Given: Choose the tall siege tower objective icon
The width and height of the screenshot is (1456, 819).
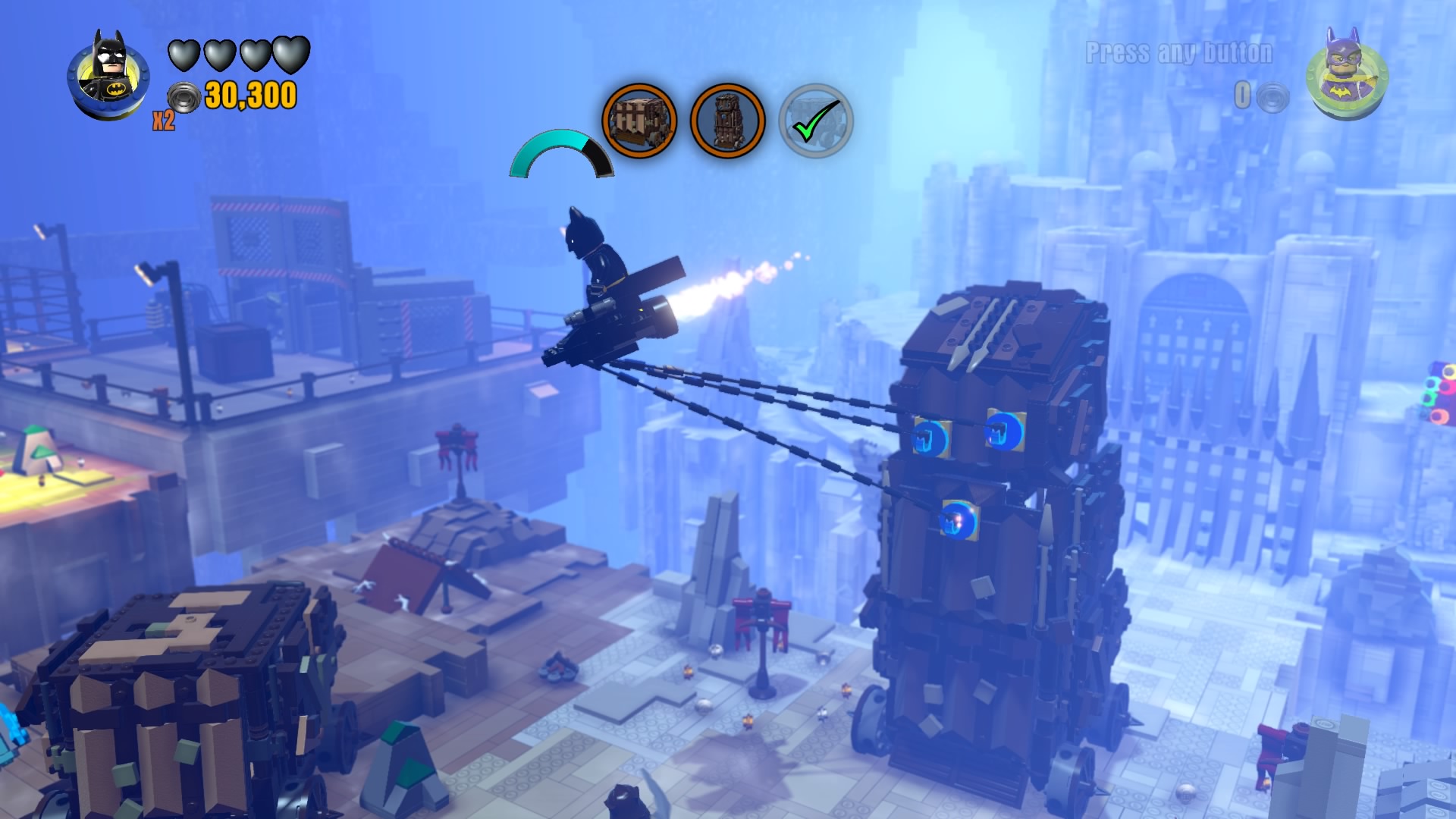Looking at the screenshot, I should [x=727, y=121].
